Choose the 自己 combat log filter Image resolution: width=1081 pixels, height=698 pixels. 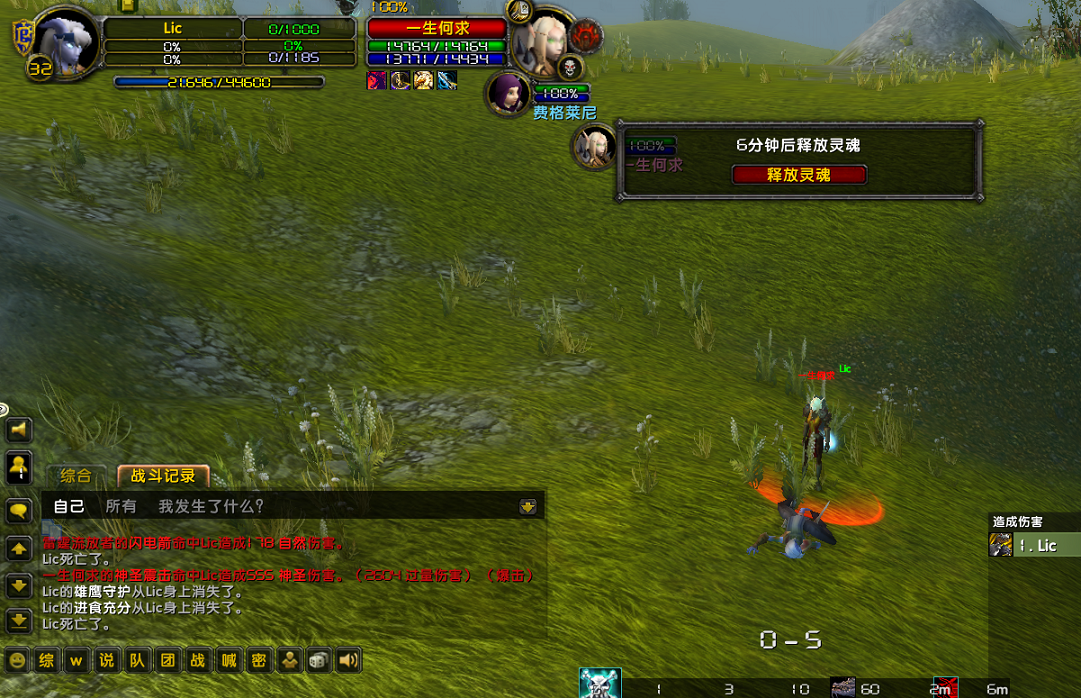[69, 506]
